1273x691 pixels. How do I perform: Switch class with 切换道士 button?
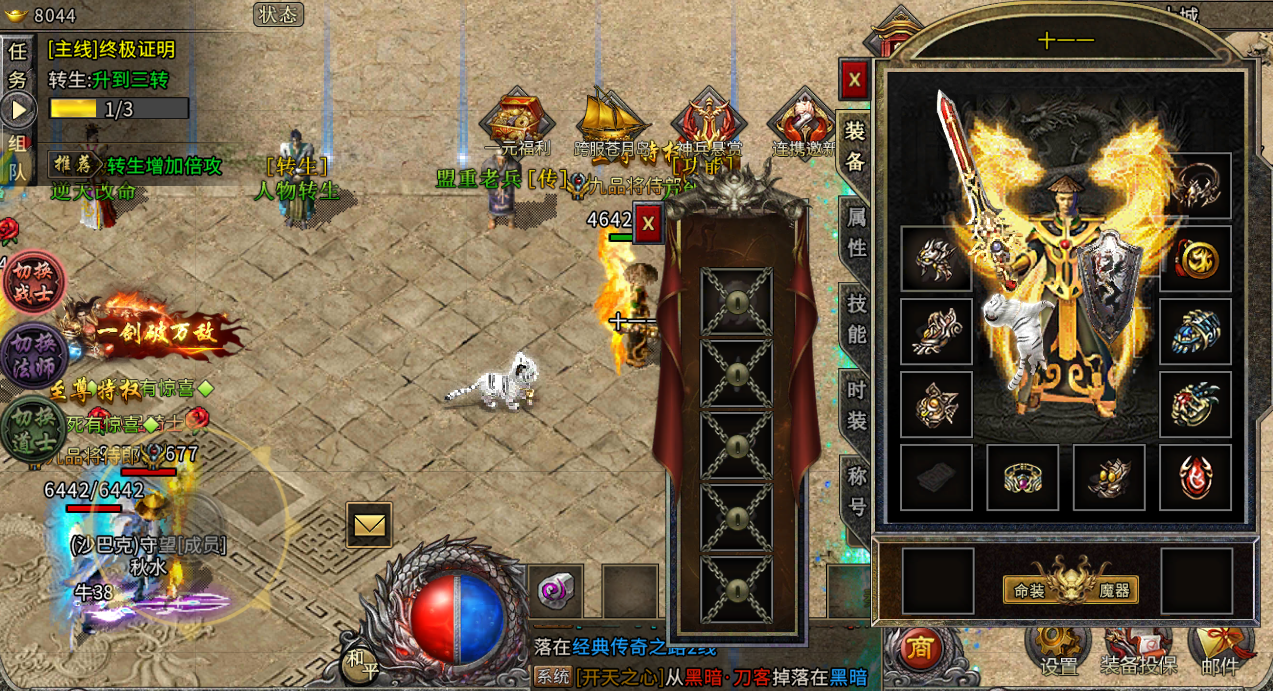pyautogui.click(x=33, y=430)
